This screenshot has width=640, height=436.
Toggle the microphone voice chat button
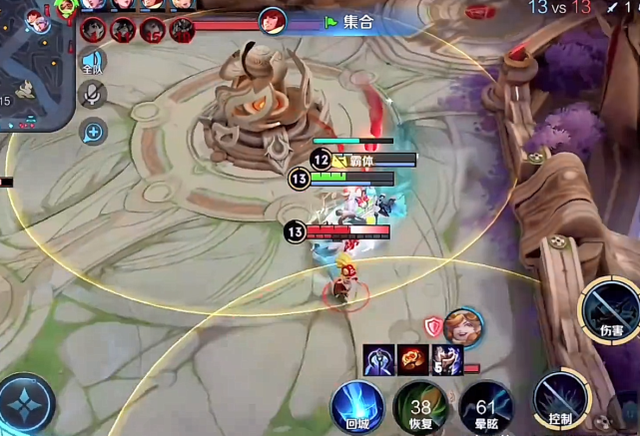click(x=92, y=95)
